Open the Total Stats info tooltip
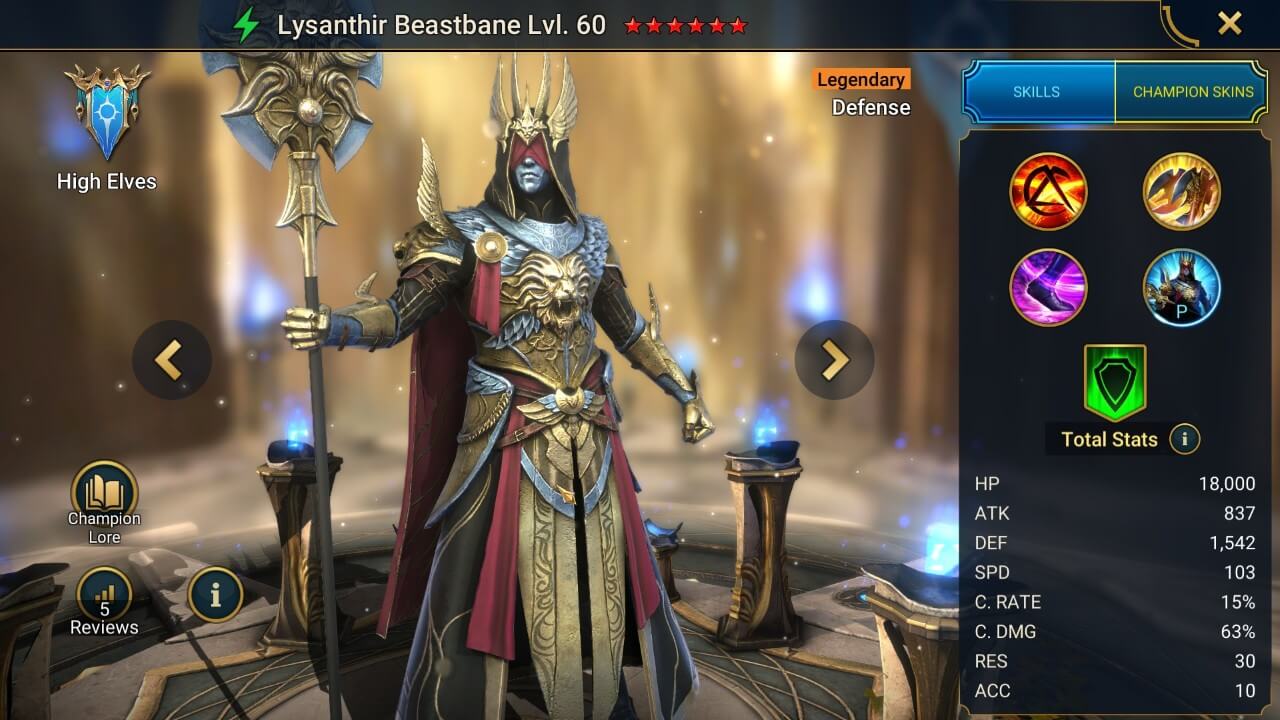Viewport: 1280px width, 720px height. [x=1183, y=439]
